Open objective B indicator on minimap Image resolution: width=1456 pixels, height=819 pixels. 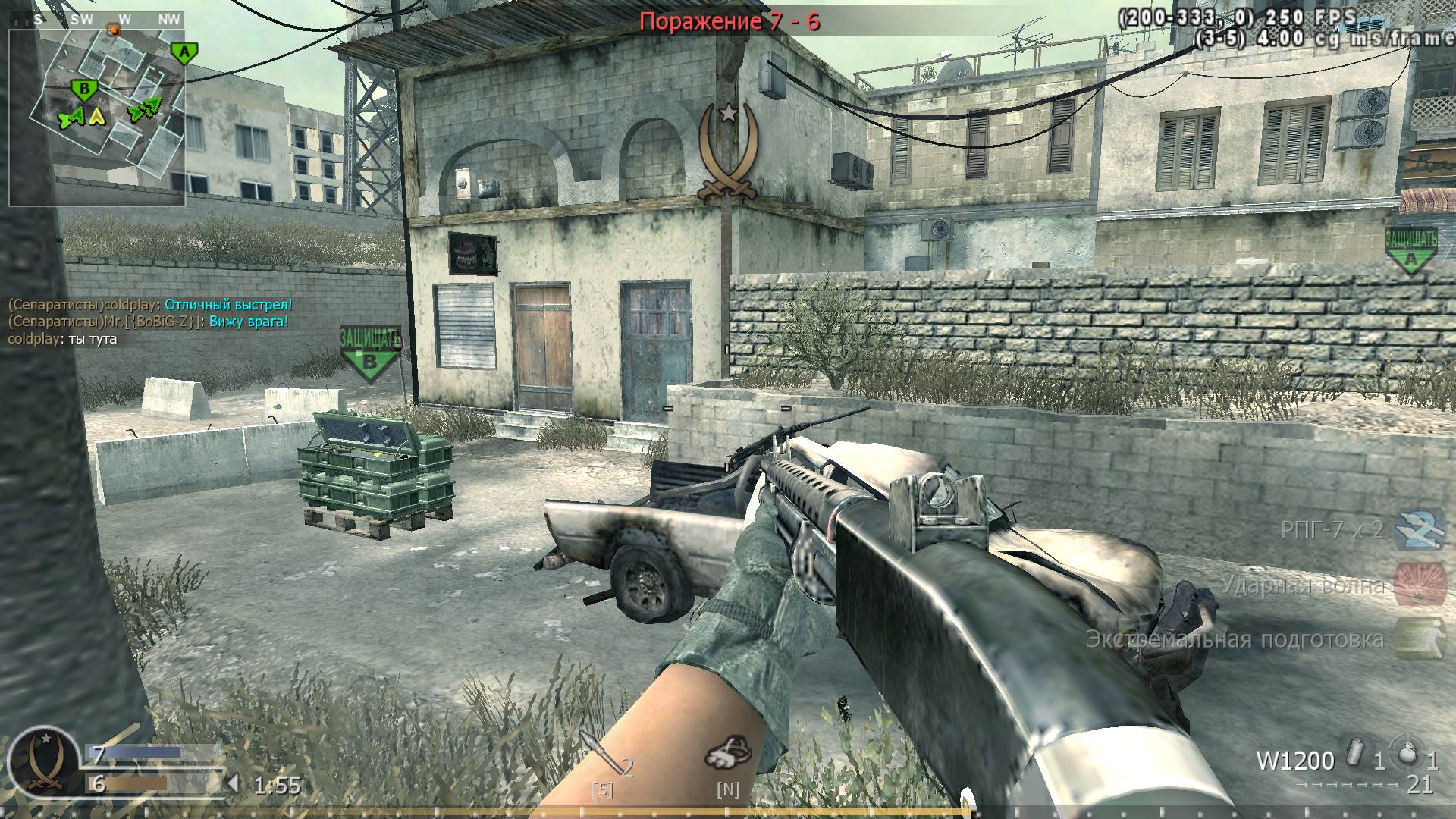84,89
